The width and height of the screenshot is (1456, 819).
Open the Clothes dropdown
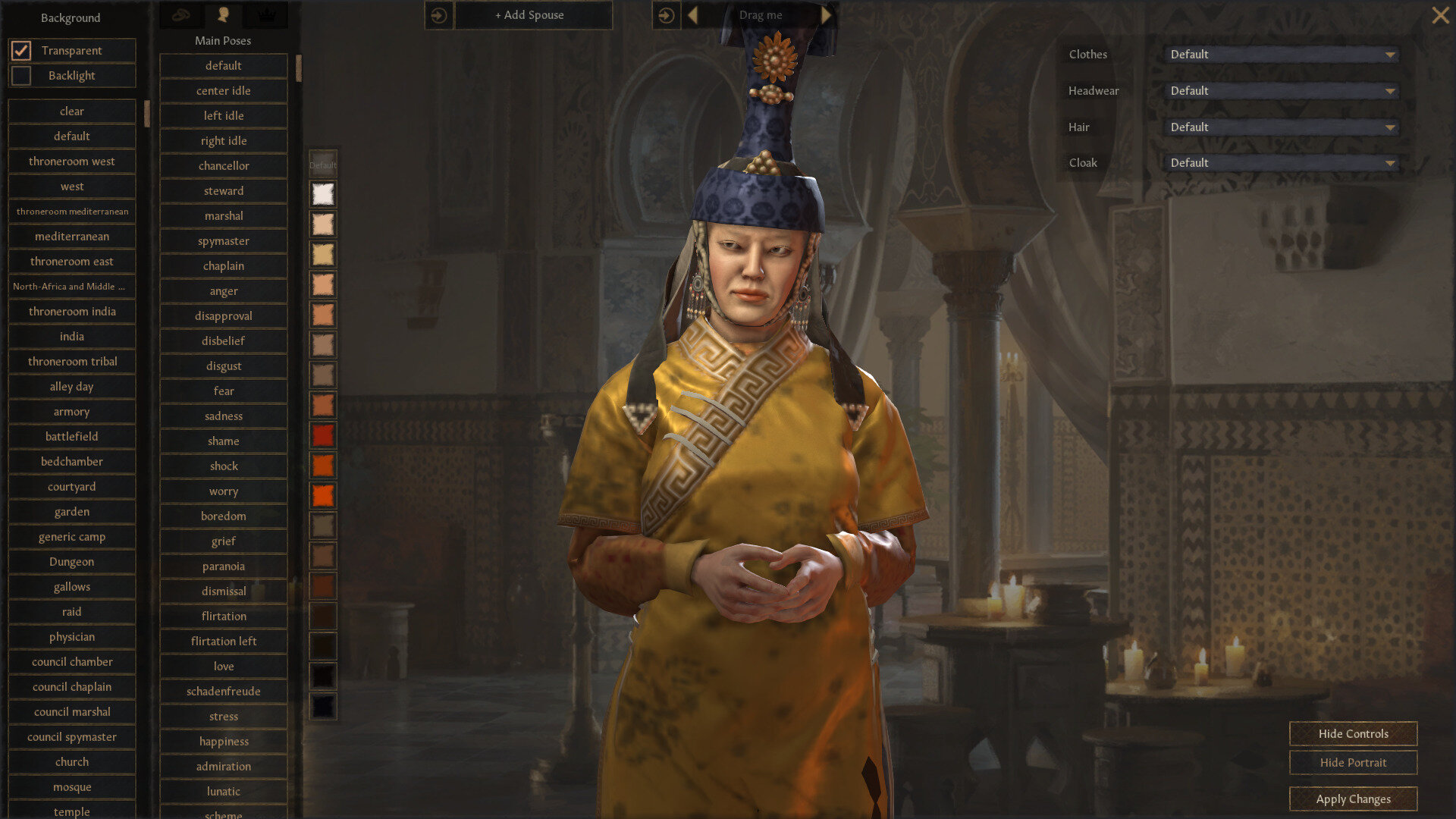pos(1280,54)
